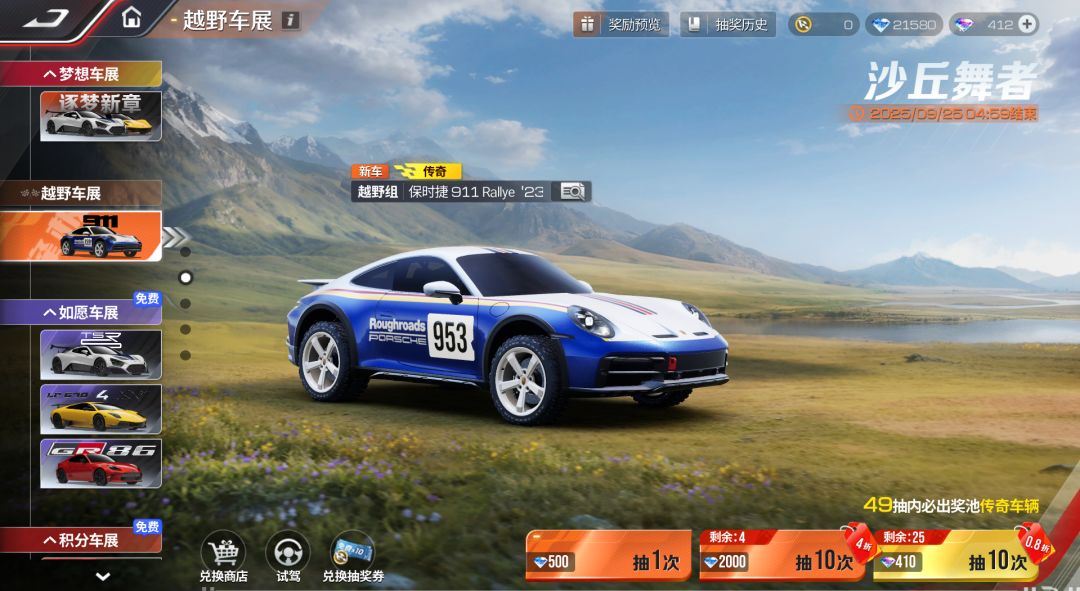Viewport: 1080px width, 591px height.
Task: View 抽奖历史 draw history
Action: pyautogui.click(x=727, y=24)
